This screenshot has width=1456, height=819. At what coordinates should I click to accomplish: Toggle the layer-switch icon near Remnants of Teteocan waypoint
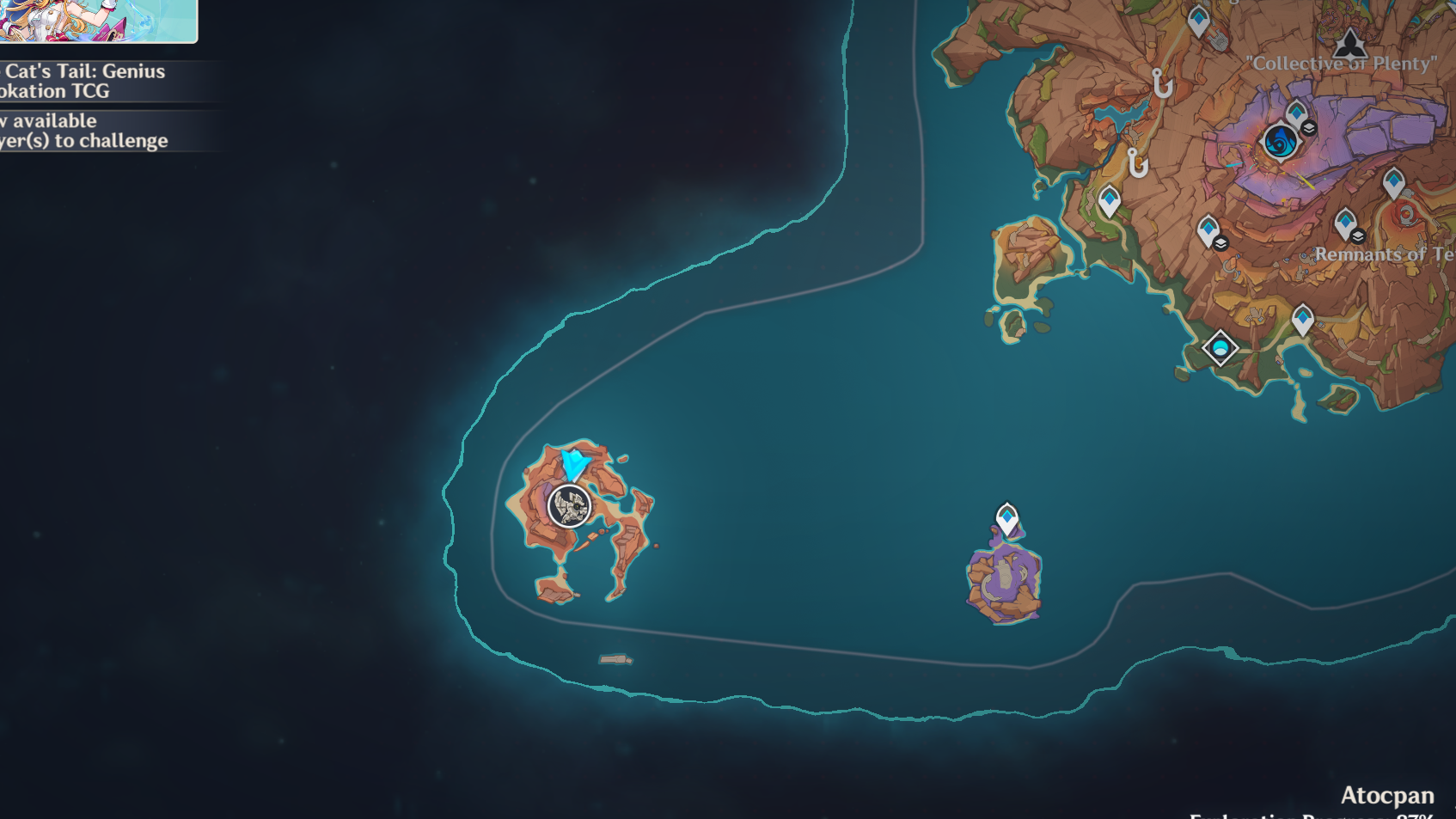[1356, 235]
